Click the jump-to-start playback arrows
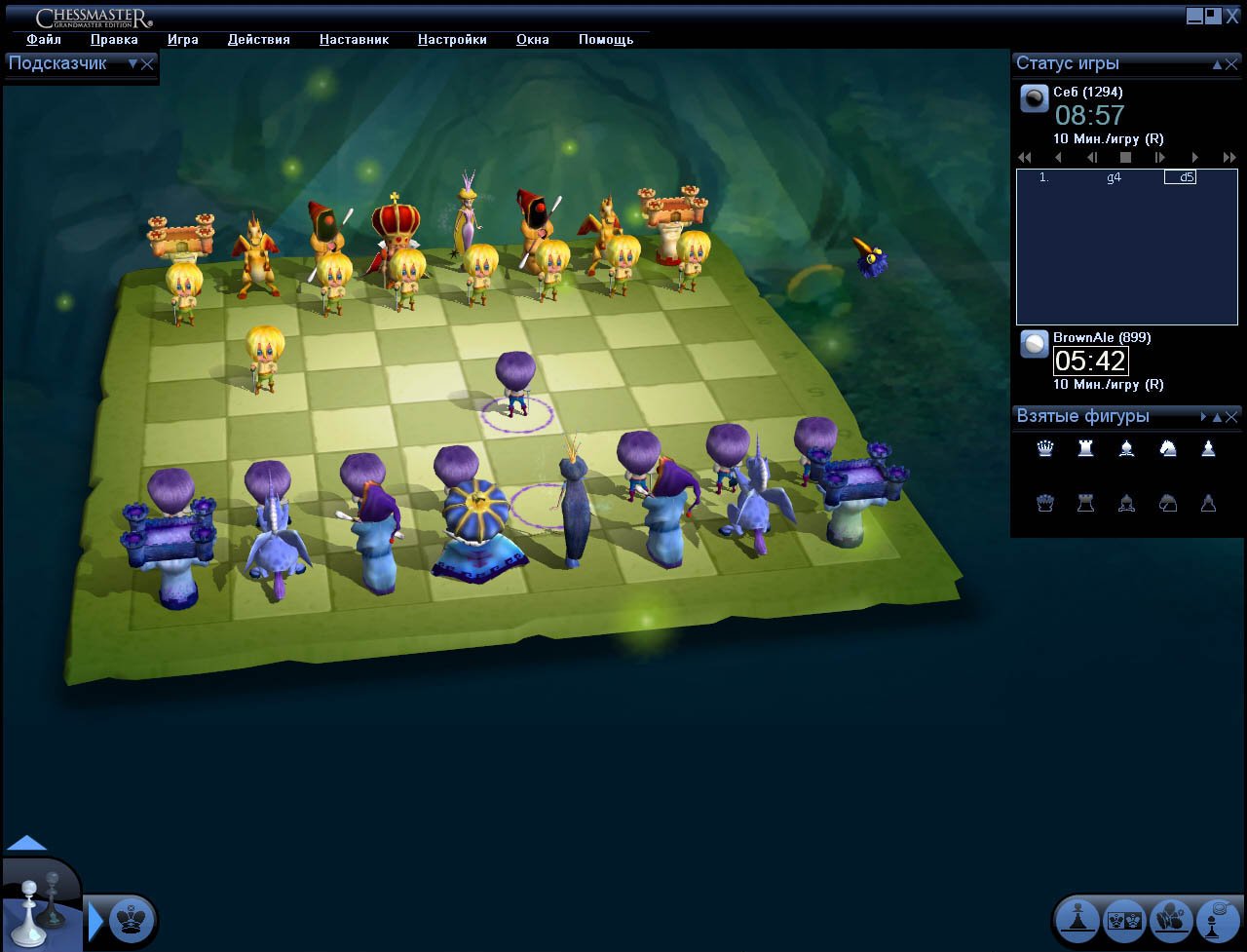1247x952 pixels. (1024, 156)
